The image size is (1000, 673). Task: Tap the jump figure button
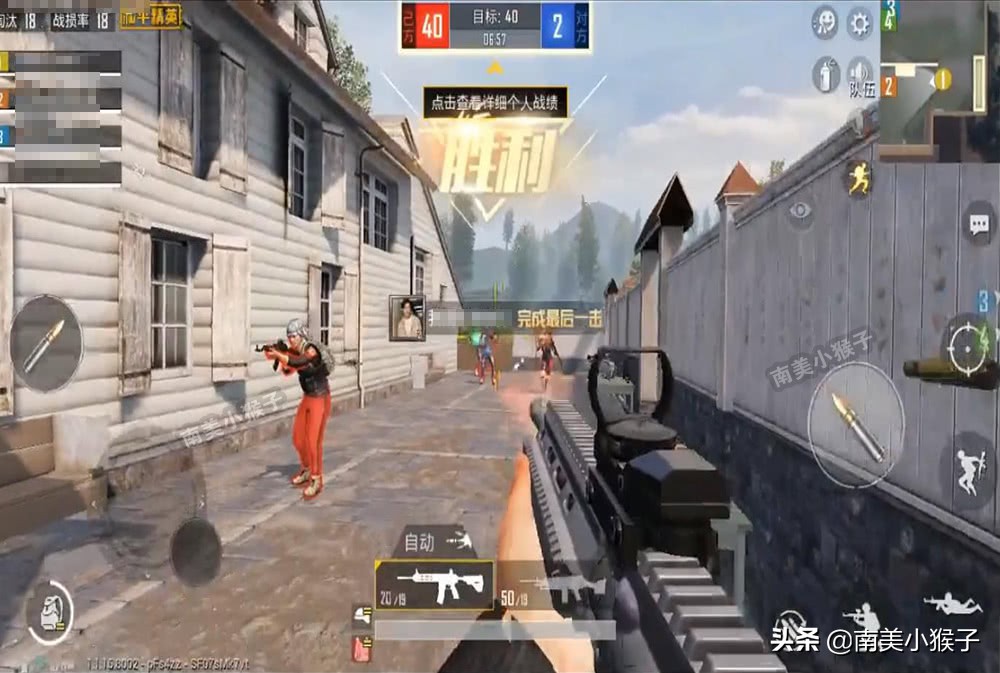pos(968,466)
